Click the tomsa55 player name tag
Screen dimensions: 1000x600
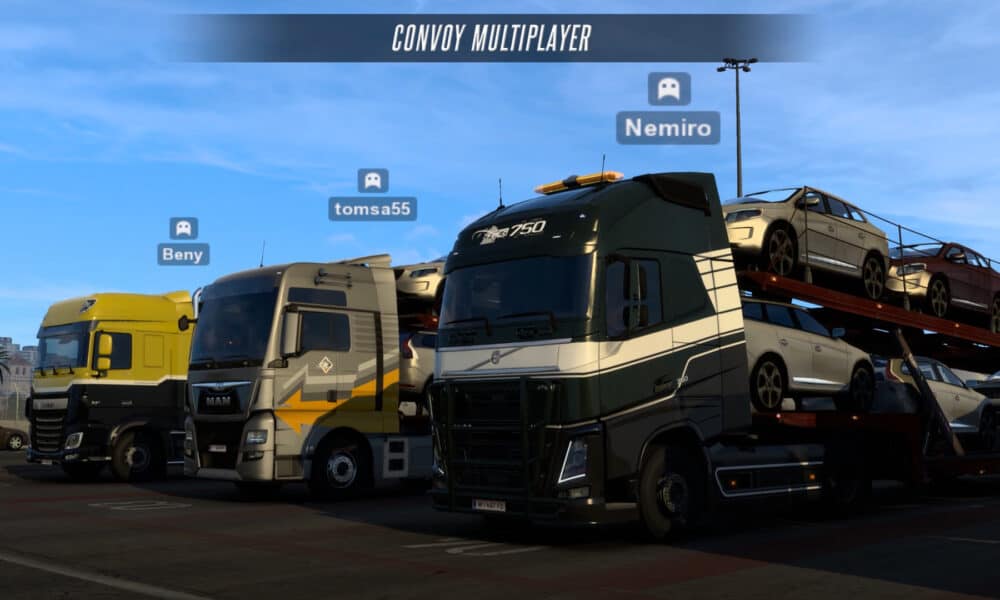click(372, 209)
